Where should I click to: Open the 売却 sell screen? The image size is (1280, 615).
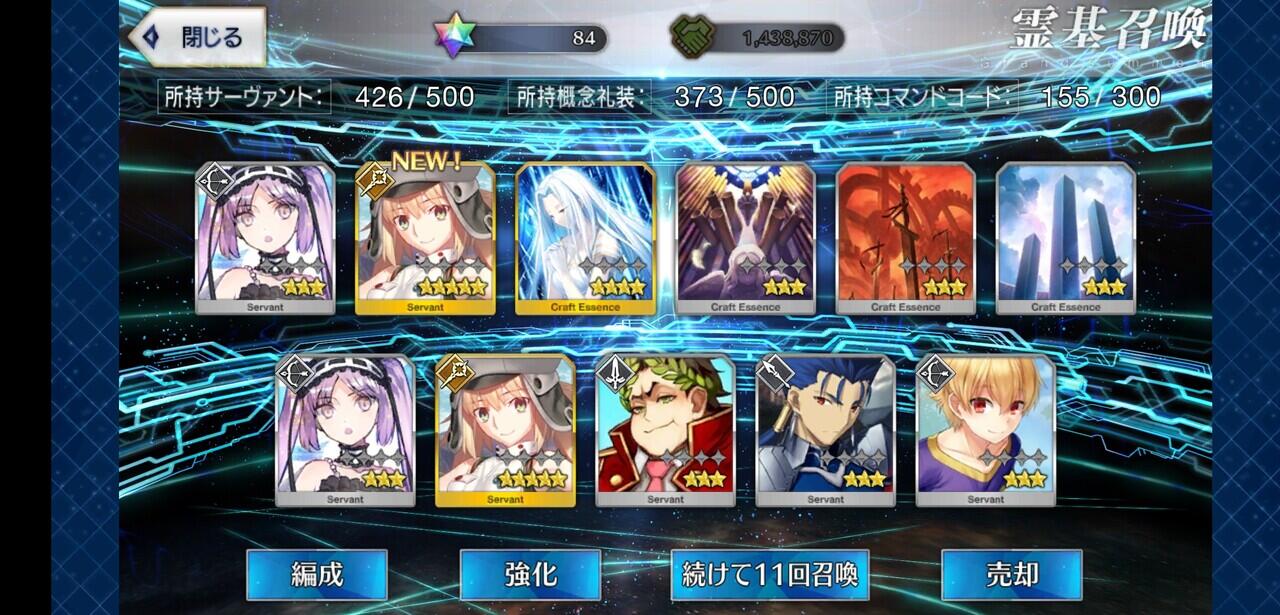click(1011, 575)
